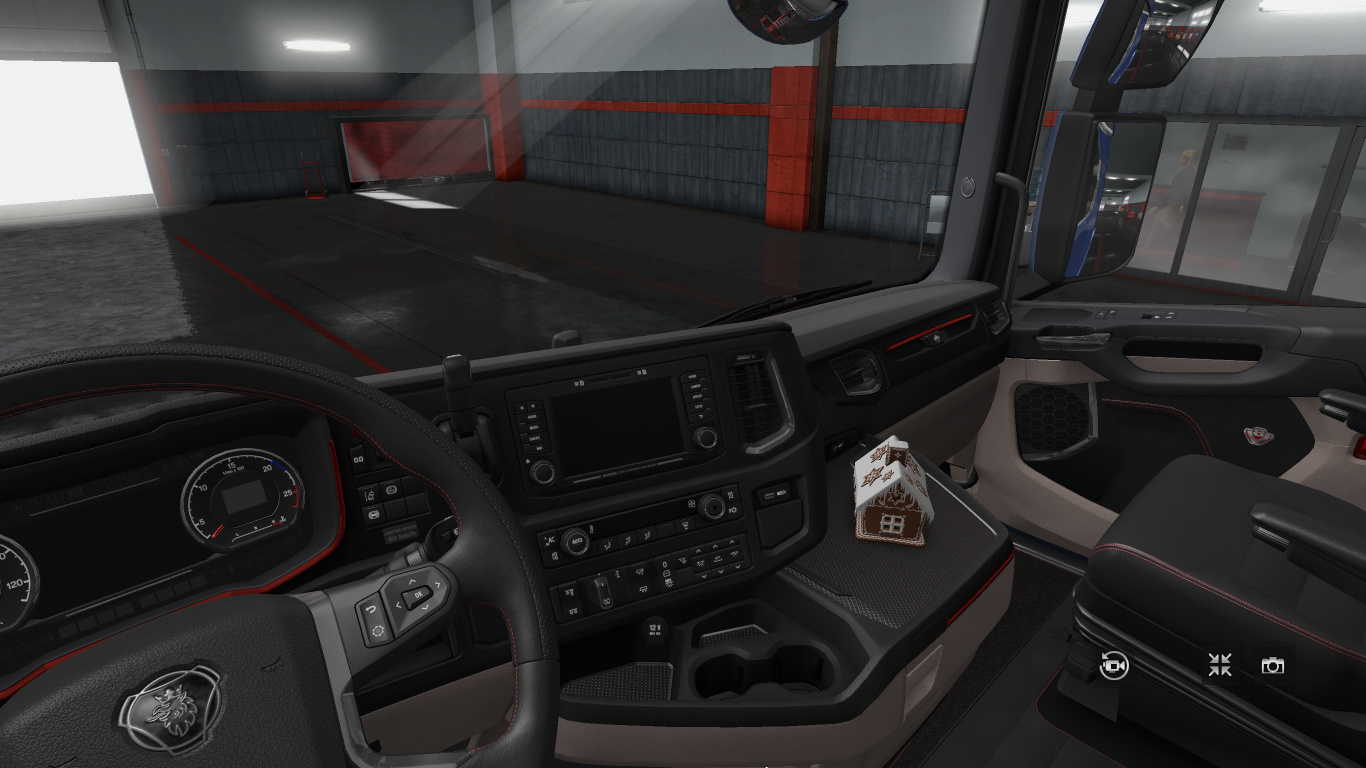1366x768 pixels.
Task: Click the rotating video camera view icon
Action: pyautogui.click(x=1114, y=666)
